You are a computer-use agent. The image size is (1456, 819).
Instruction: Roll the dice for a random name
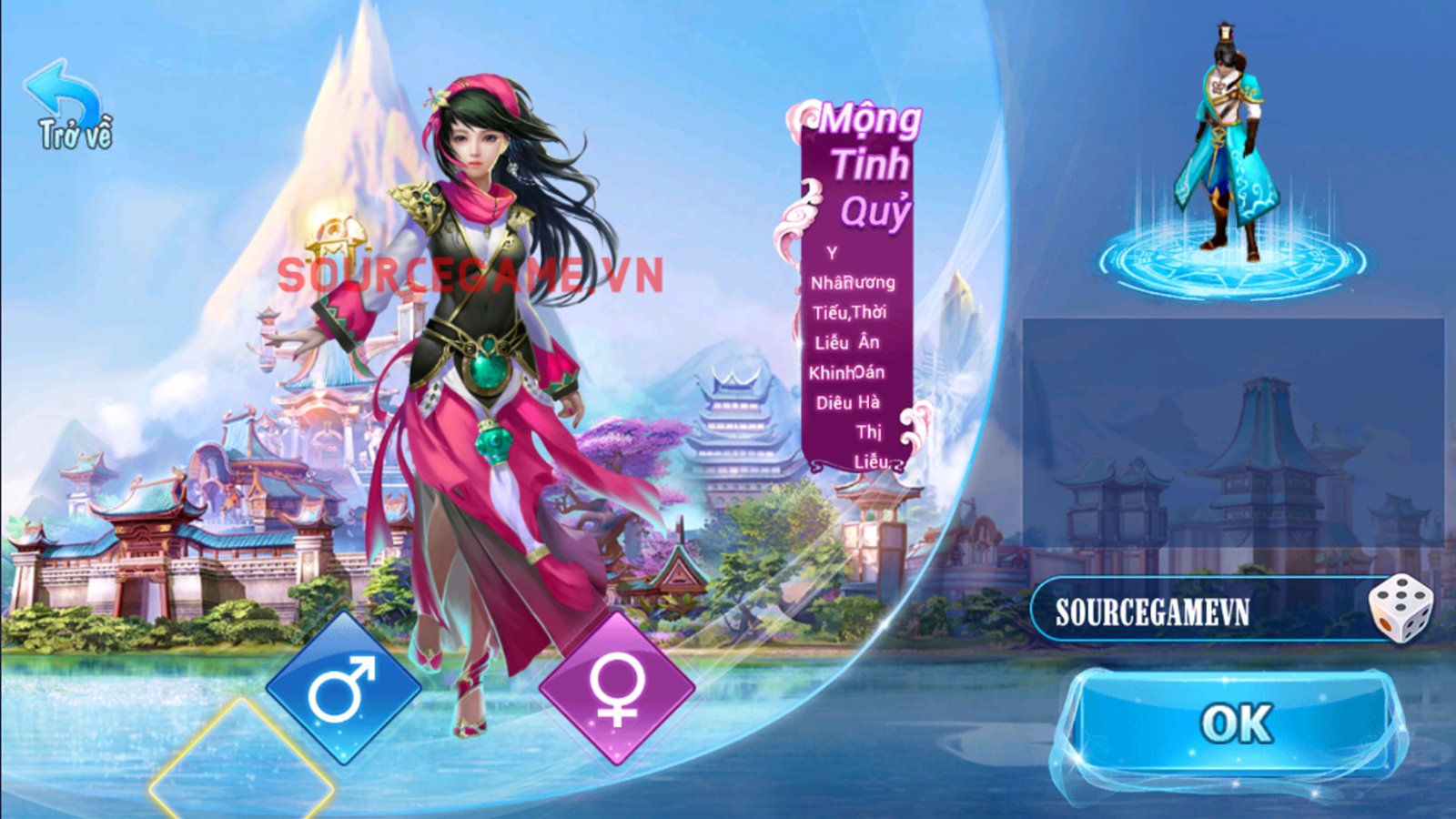1400,609
